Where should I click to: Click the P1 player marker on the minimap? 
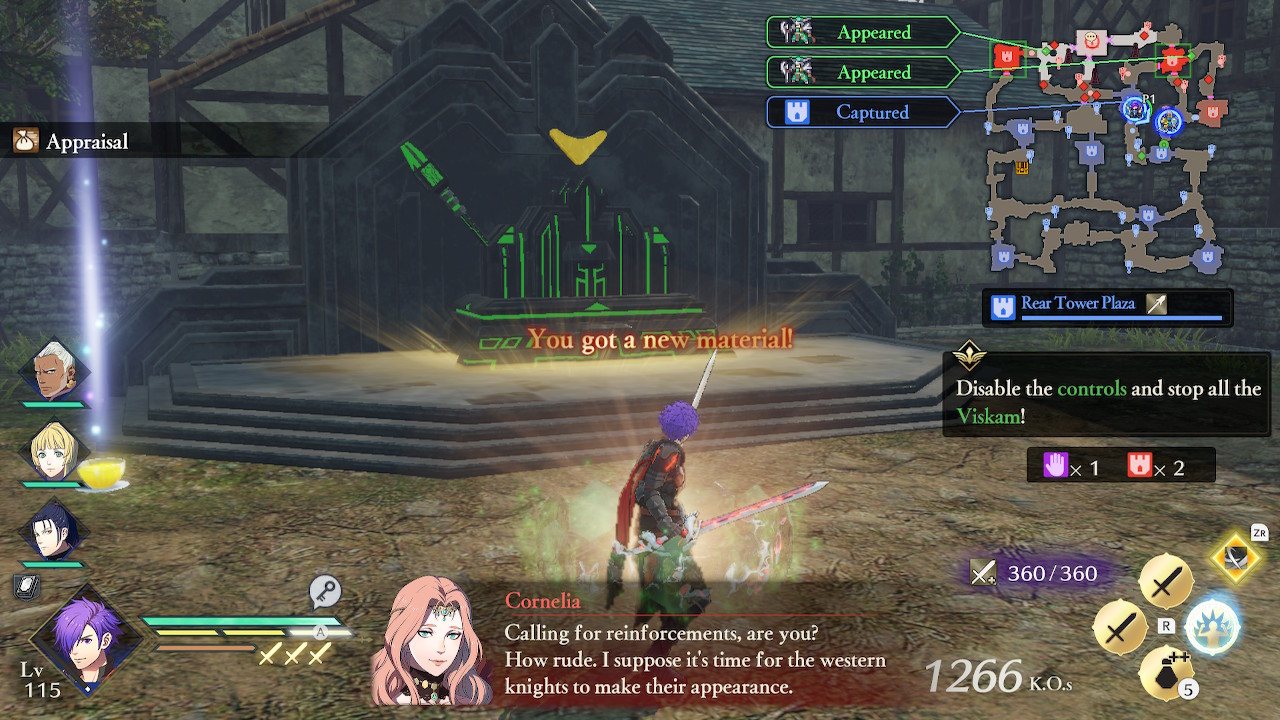point(1136,106)
